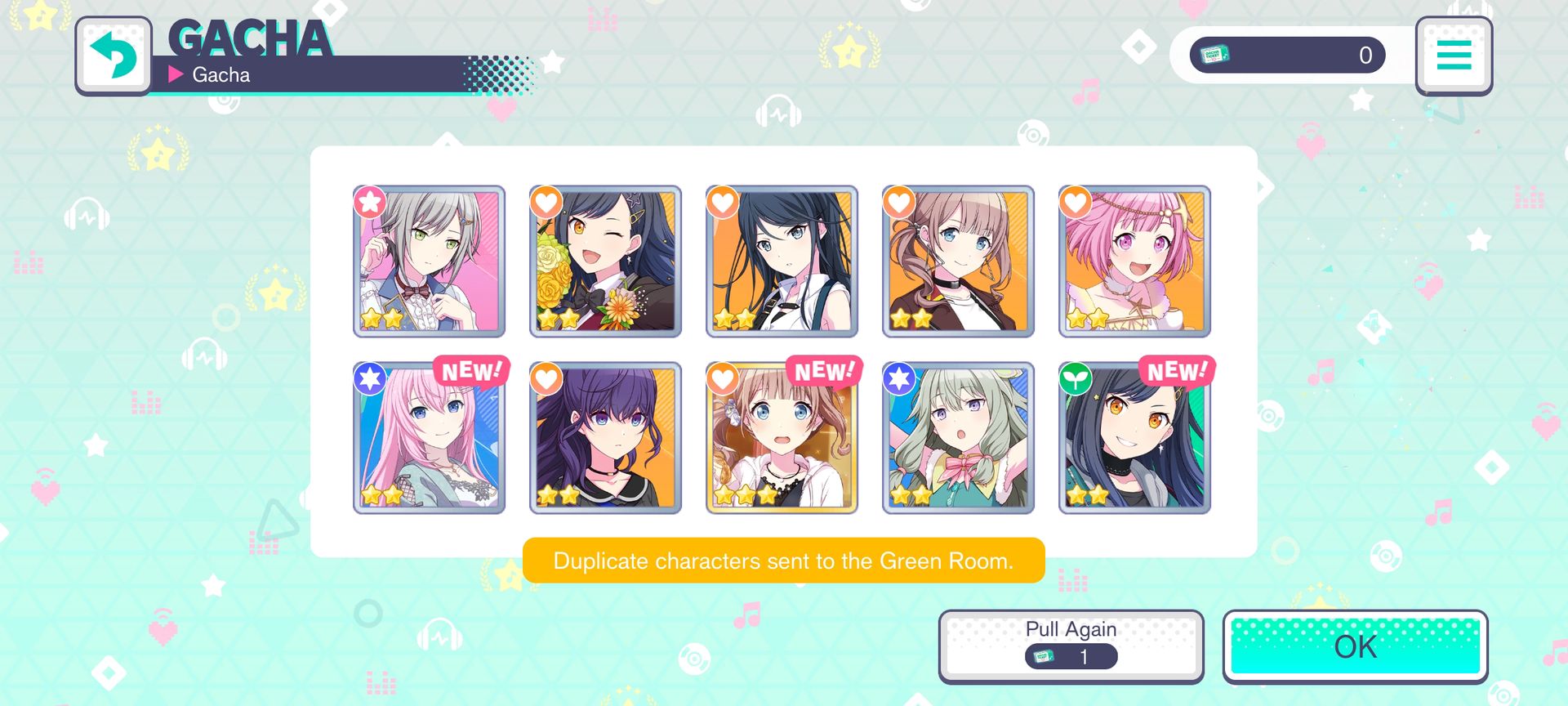Select the winking girl card with yellow roses
The width and height of the screenshot is (1568, 706).
pyautogui.click(x=605, y=261)
